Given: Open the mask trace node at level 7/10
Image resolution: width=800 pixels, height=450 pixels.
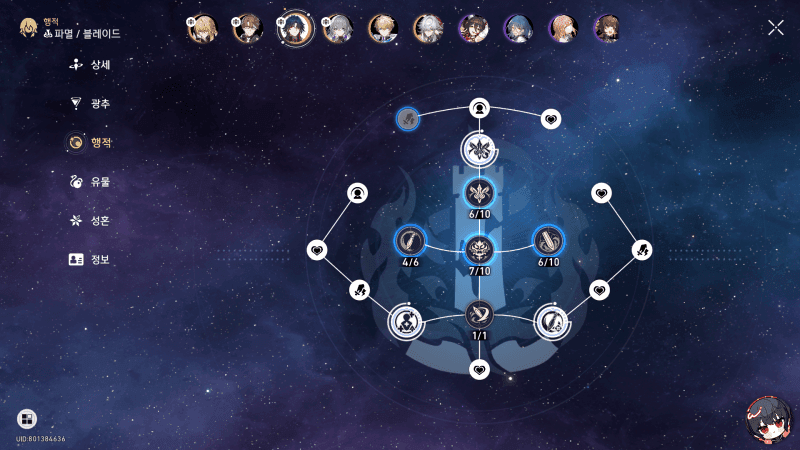Looking at the screenshot, I should [x=479, y=246].
